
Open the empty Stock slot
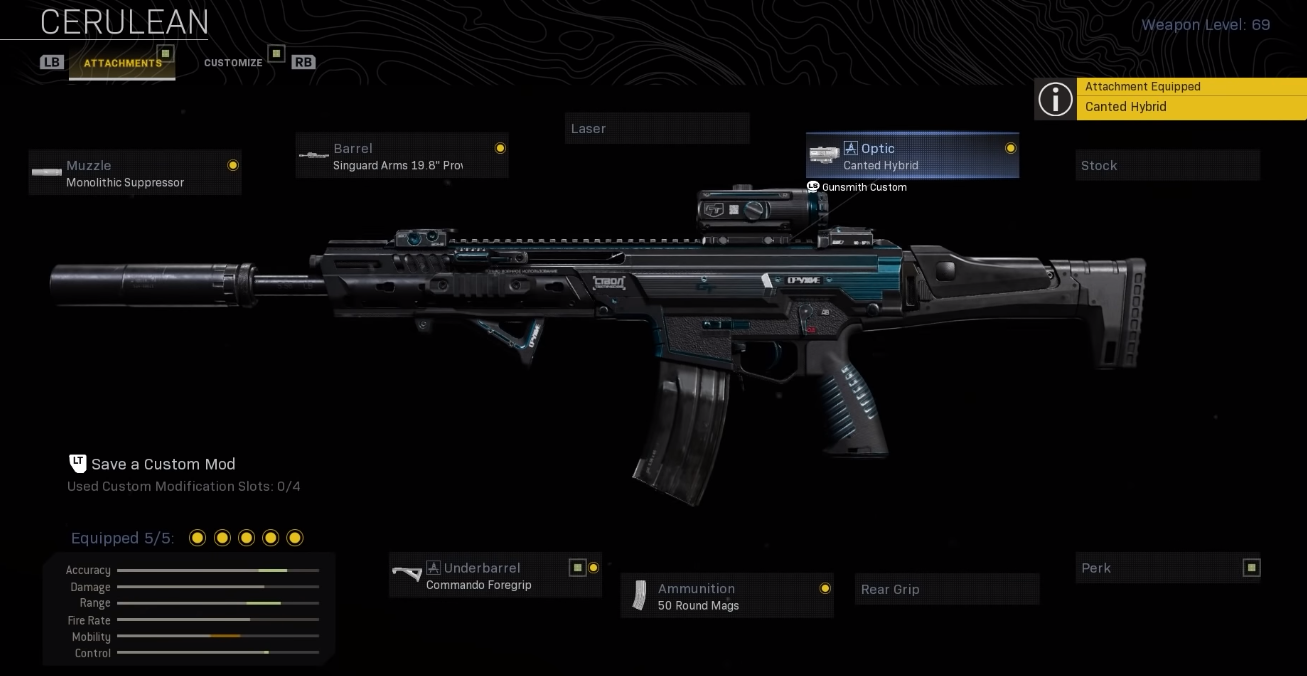(1168, 166)
